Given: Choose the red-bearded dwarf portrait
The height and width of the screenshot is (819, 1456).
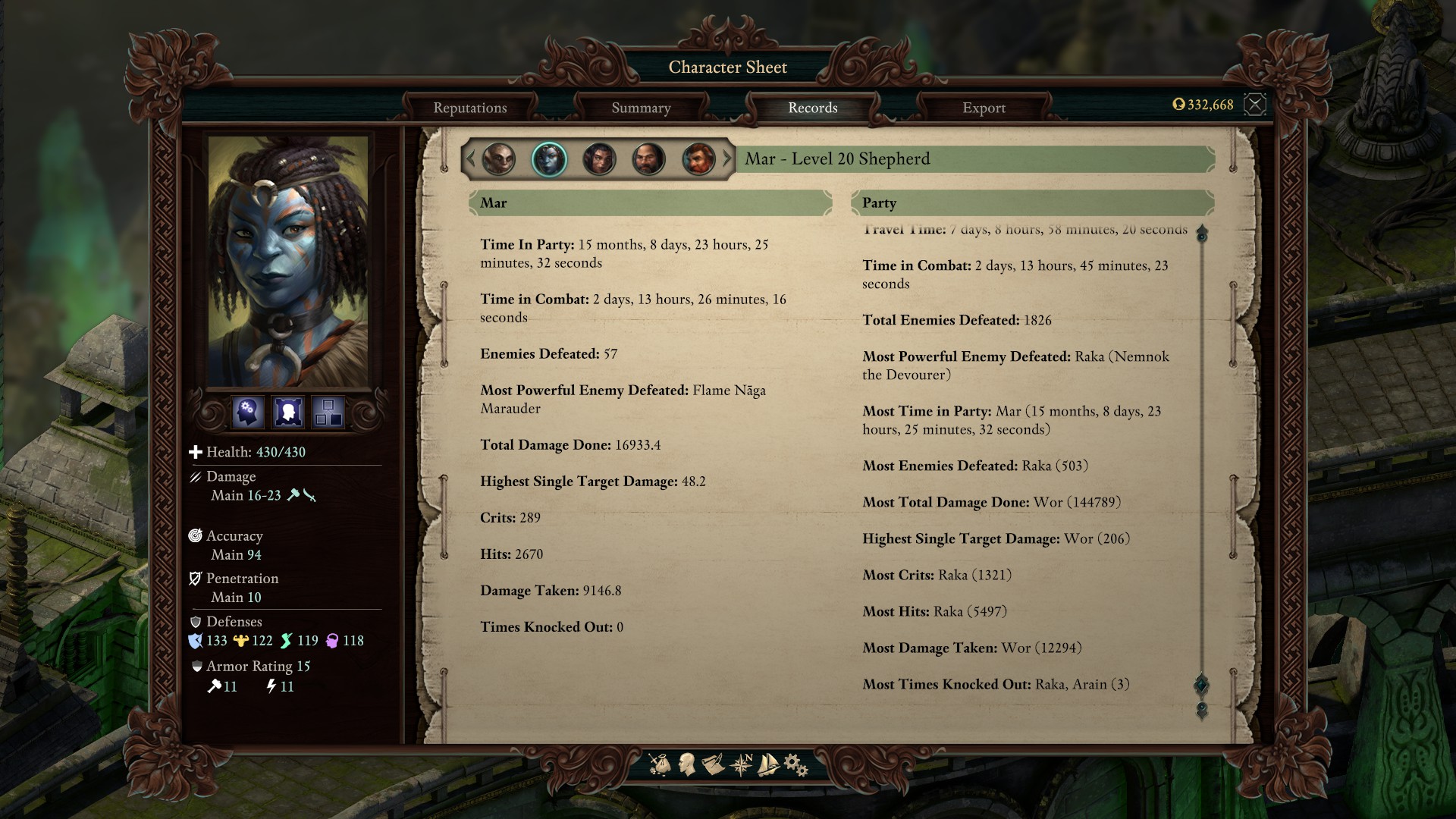Looking at the screenshot, I should [698, 159].
